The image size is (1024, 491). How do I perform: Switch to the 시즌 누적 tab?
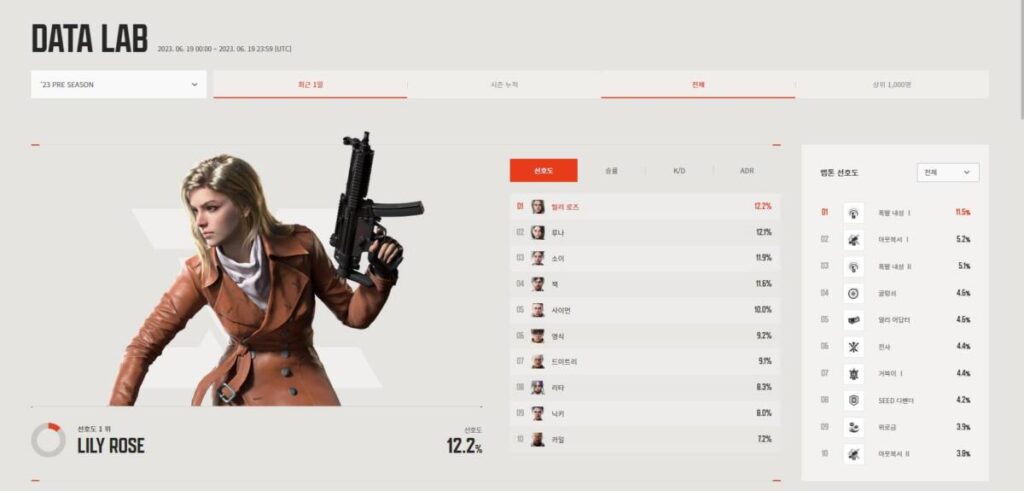504,85
